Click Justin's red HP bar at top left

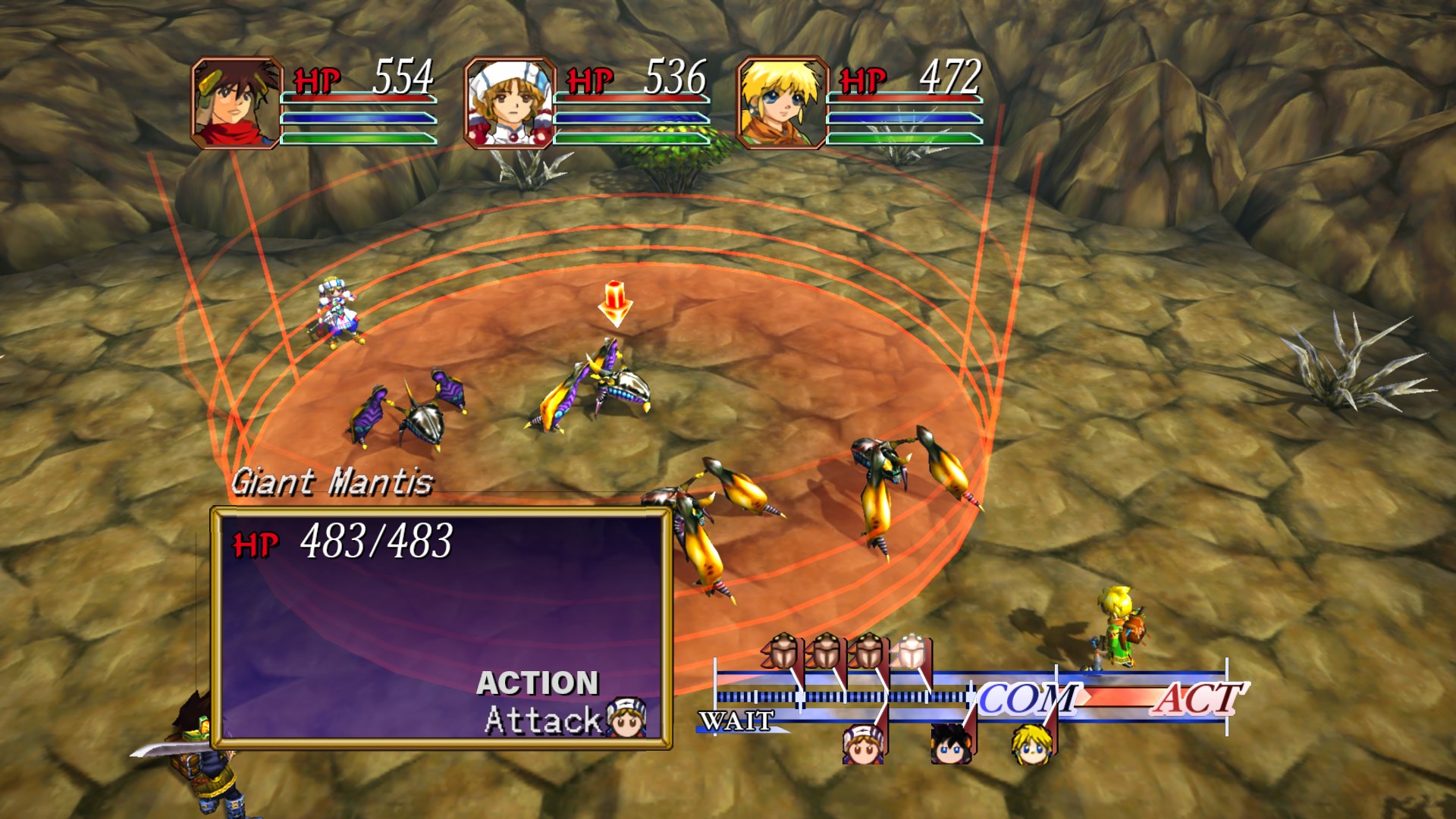pos(356,96)
